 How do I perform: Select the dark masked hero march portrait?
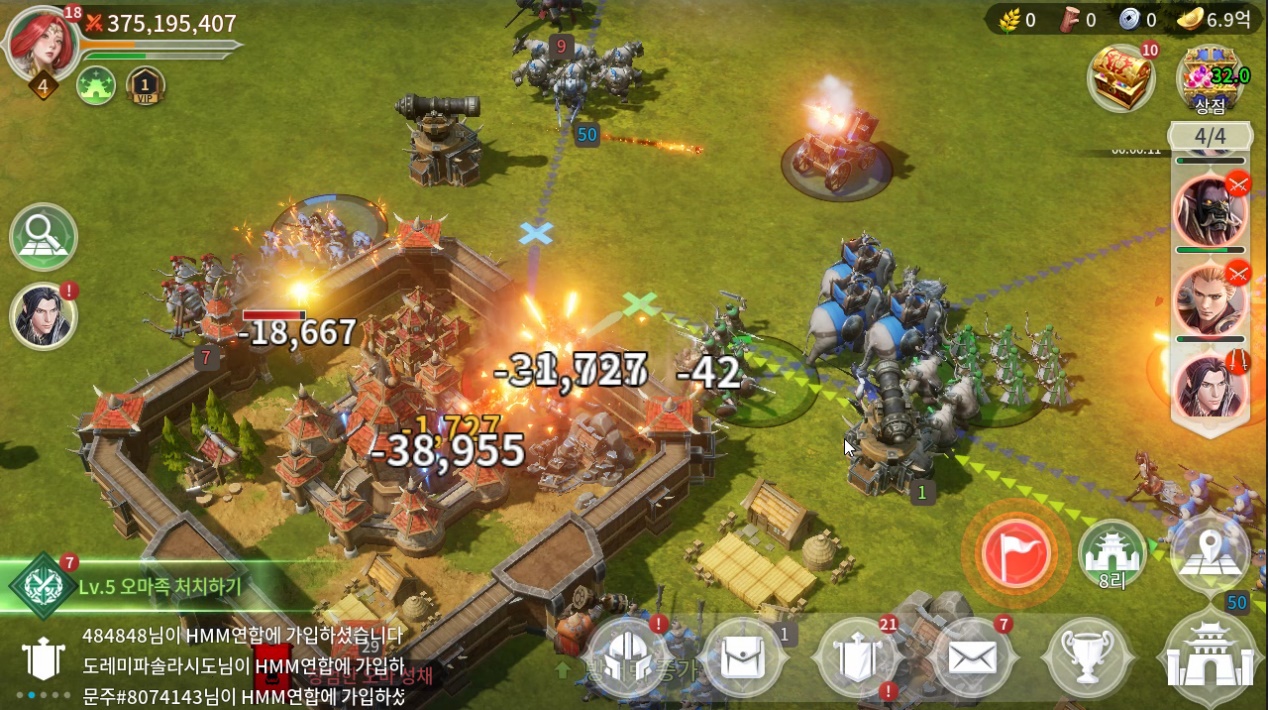coord(1210,211)
